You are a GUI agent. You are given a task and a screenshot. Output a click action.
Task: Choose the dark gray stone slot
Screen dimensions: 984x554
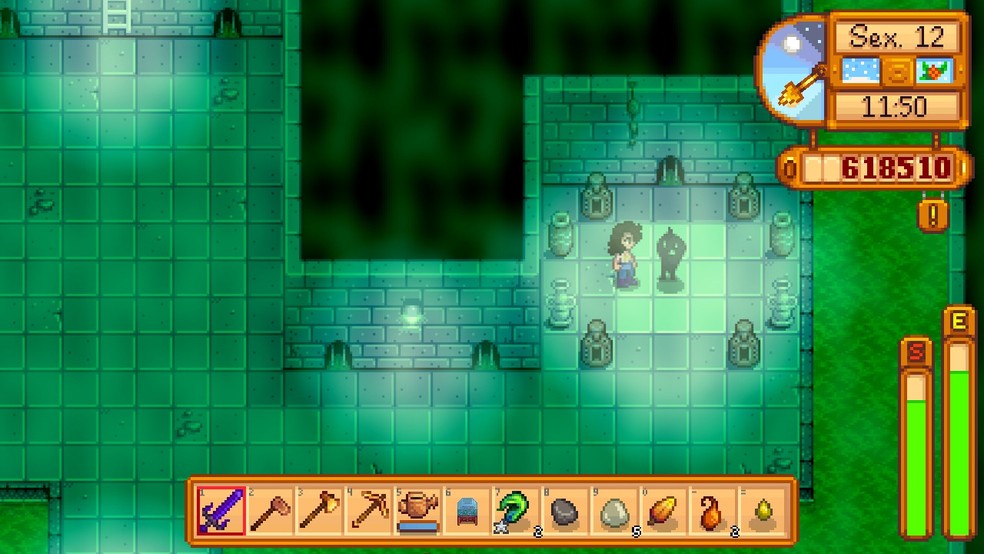click(565, 512)
